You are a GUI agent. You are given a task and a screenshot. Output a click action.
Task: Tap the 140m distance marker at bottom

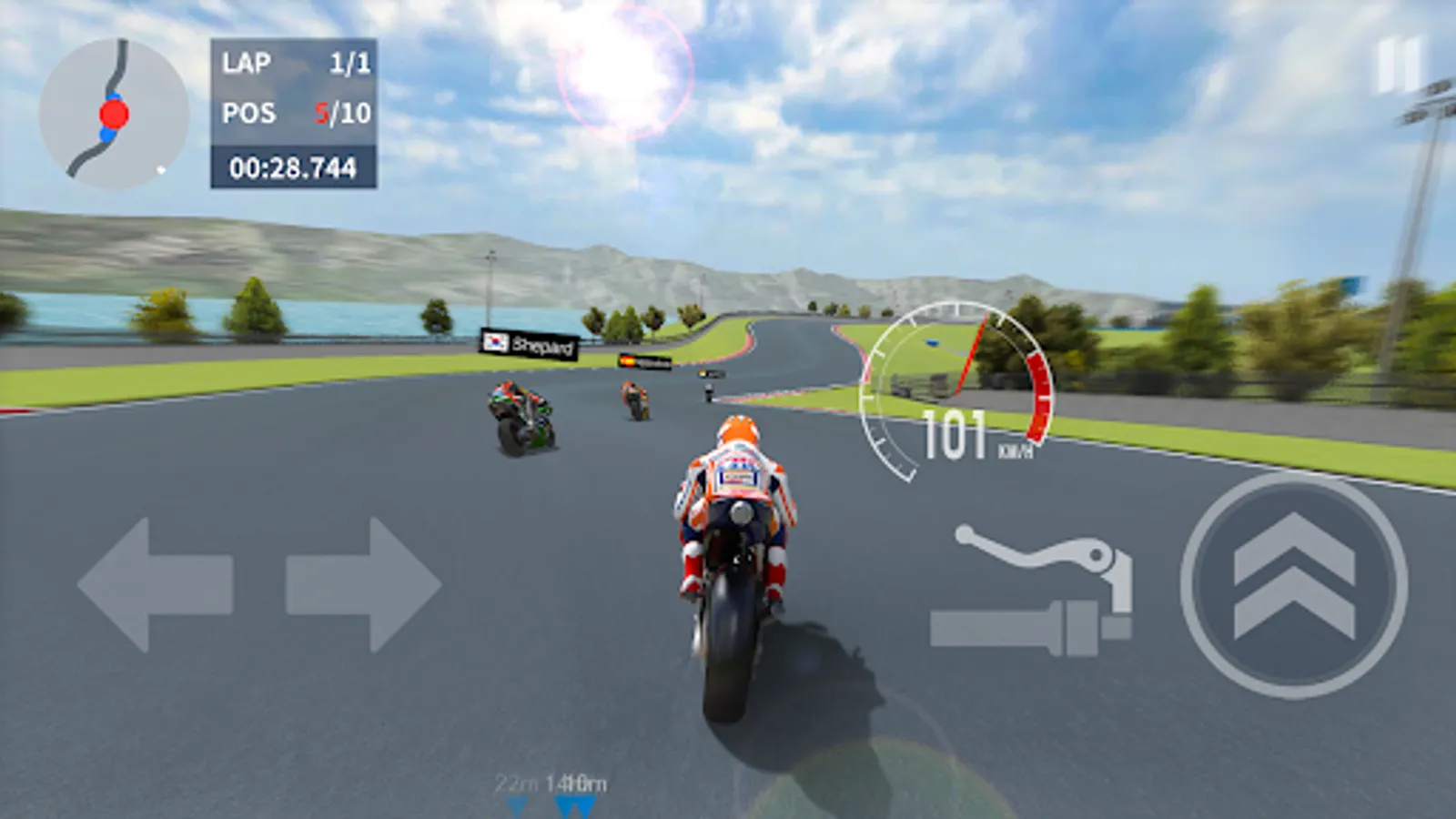pos(576,781)
